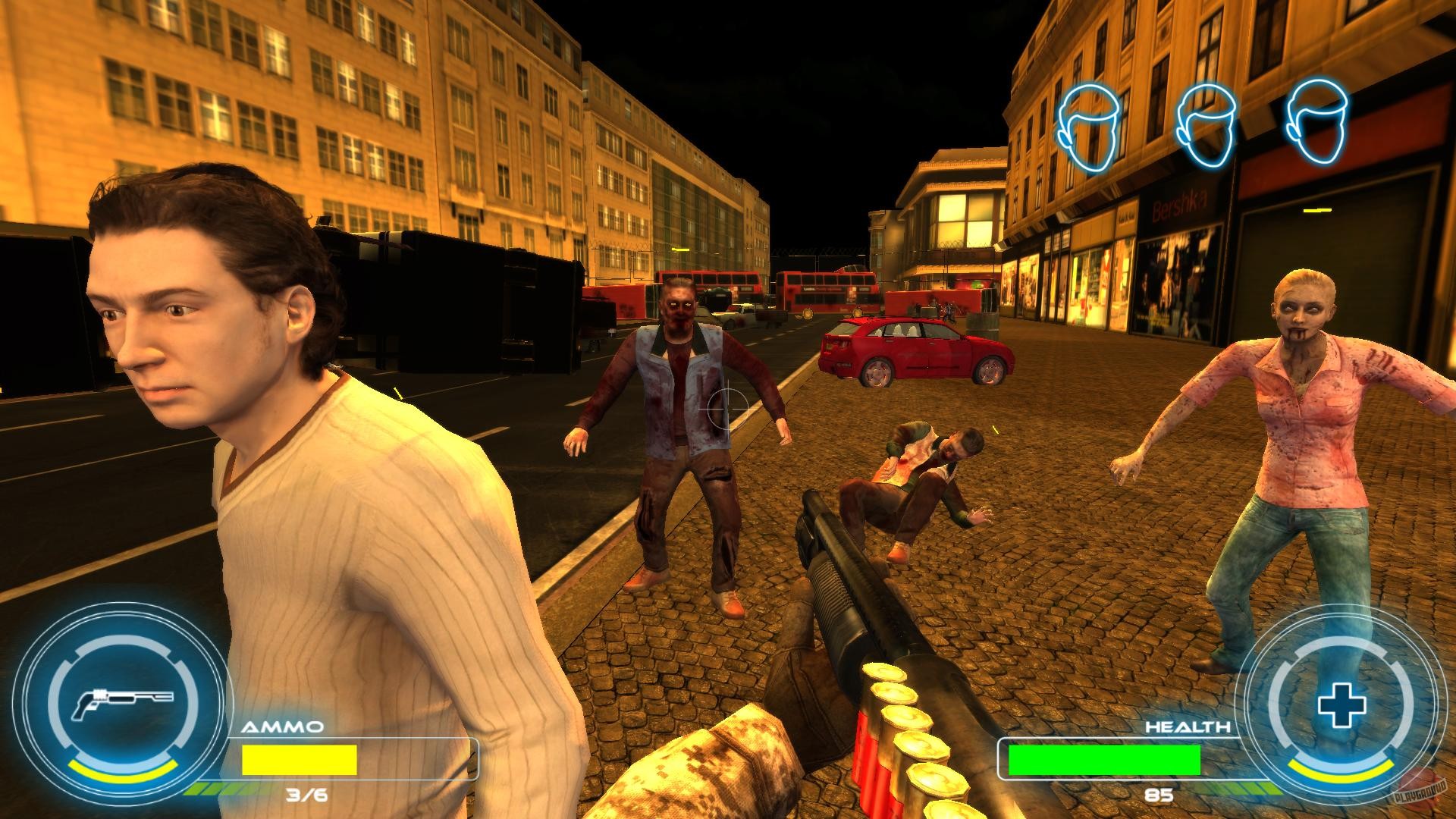The width and height of the screenshot is (1456, 819).
Task: Click the AMMO label
Action: (282, 726)
